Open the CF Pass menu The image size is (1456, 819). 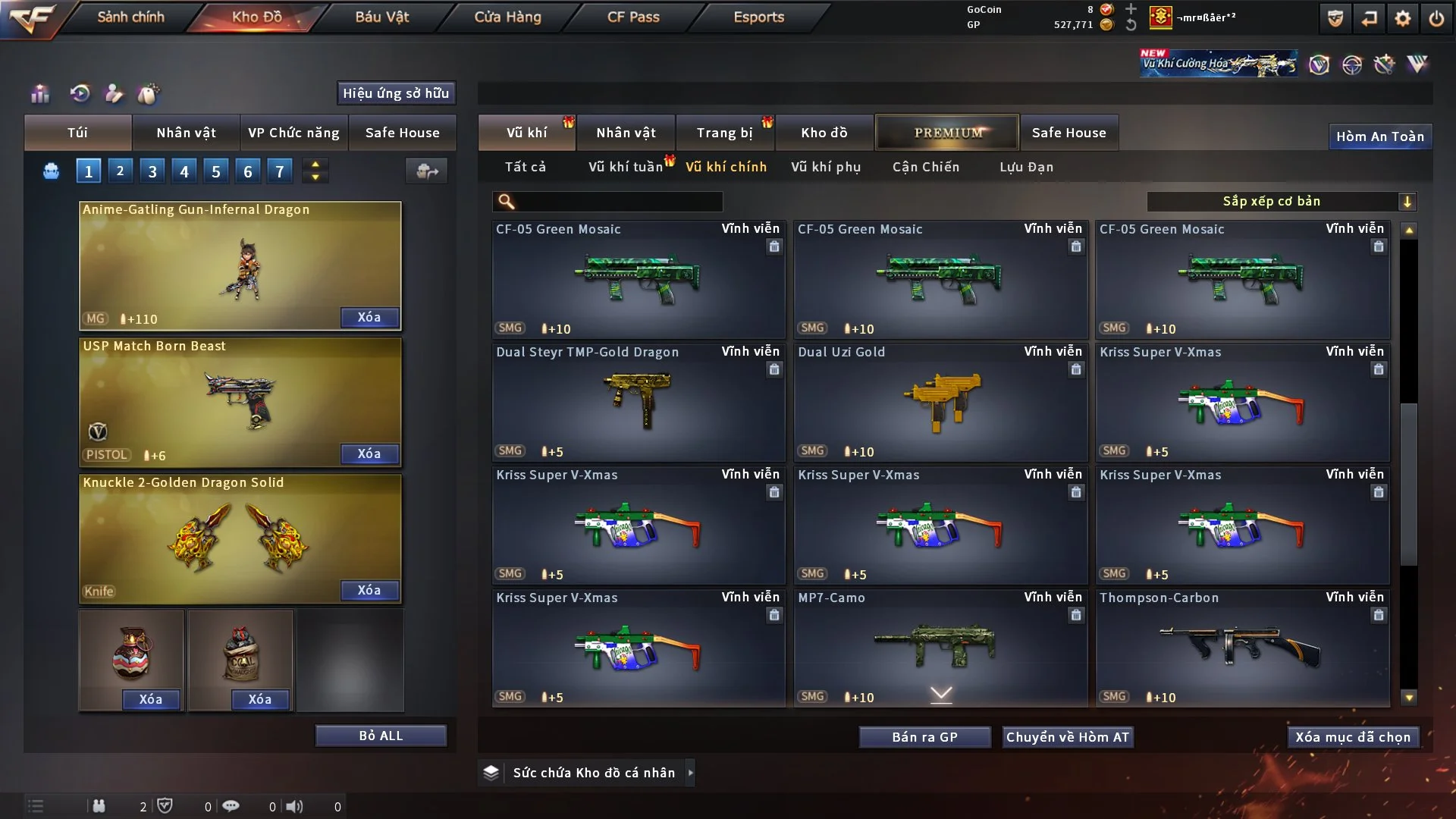pyautogui.click(x=633, y=17)
